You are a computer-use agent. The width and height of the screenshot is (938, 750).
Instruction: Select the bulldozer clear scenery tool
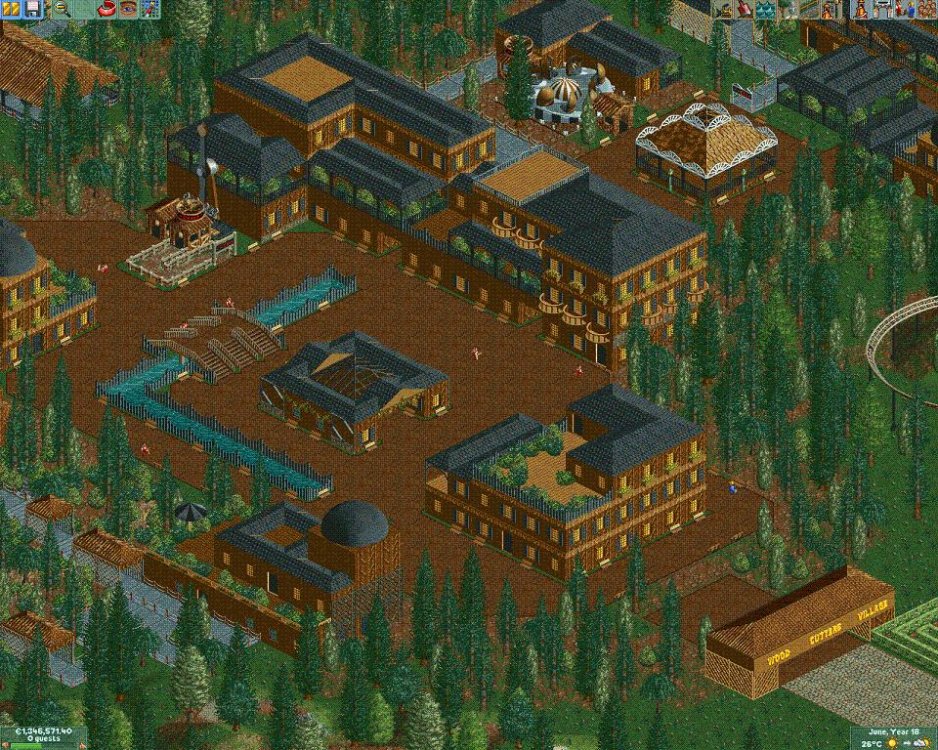[722, 9]
